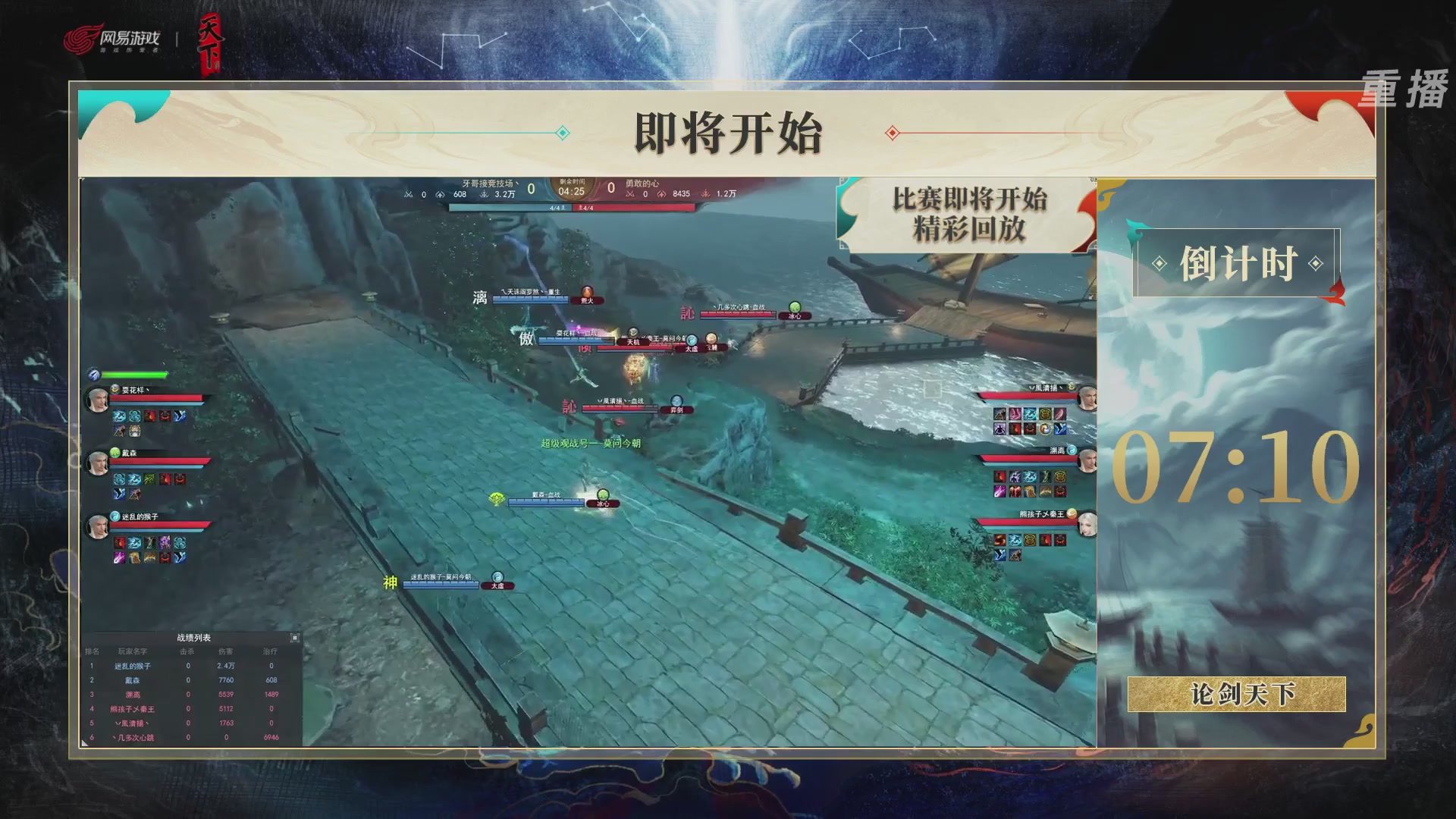Click the flame skill icon in 耍花样's skill bar
This screenshot has height=819, width=1456.
point(150,416)
